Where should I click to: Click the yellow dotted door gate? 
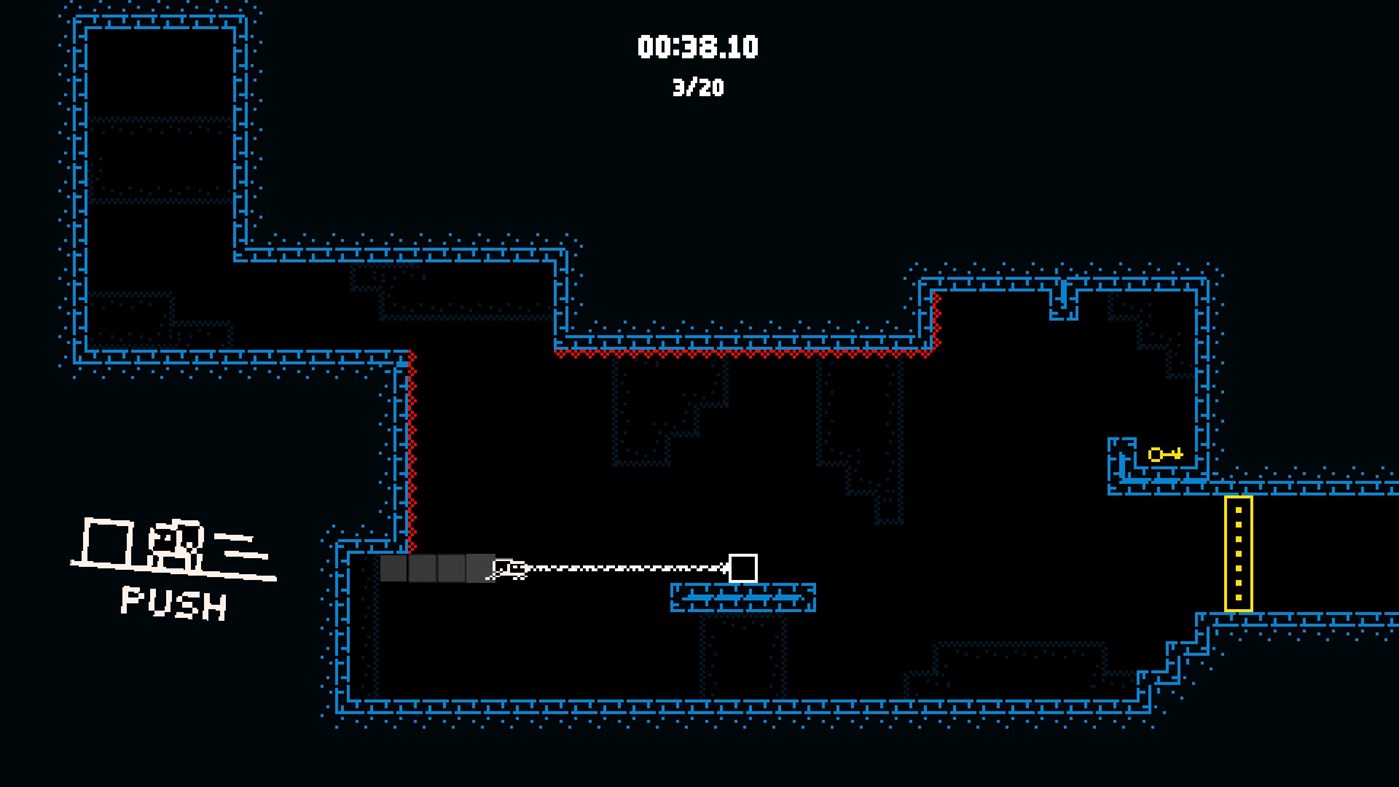[x=1238, y=550]
